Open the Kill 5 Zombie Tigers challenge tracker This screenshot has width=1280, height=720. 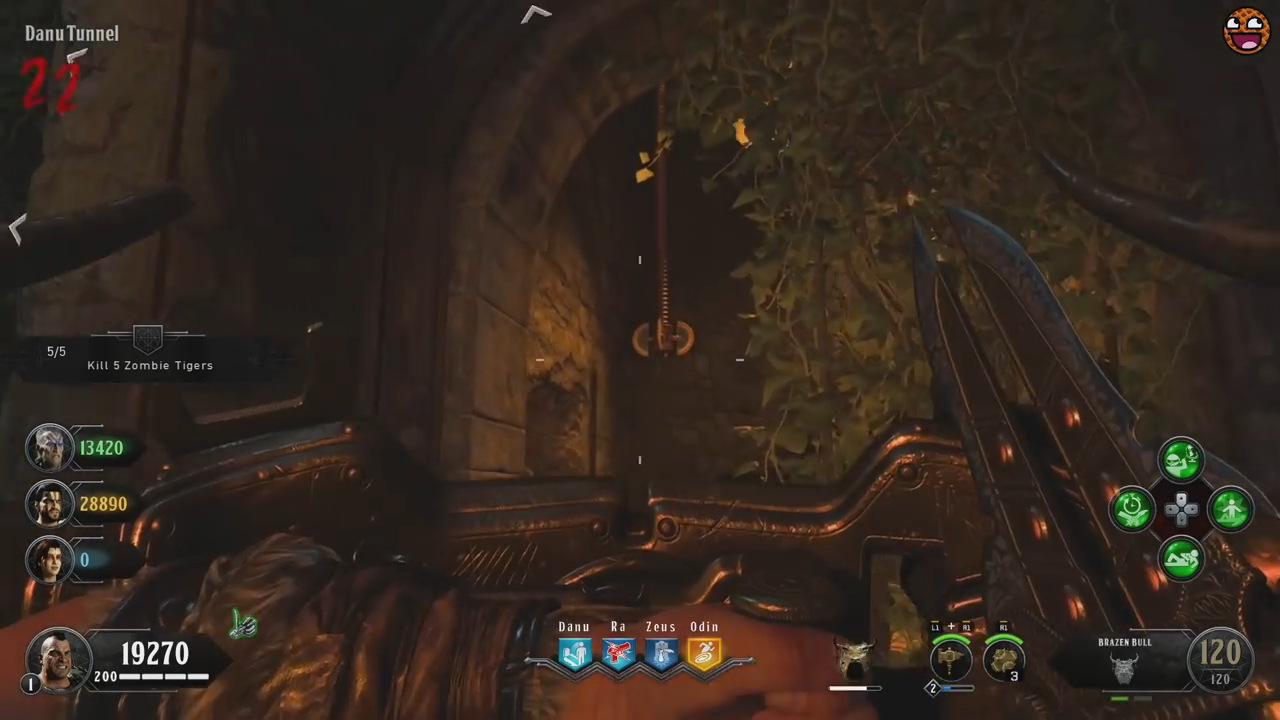pos(148,352)
